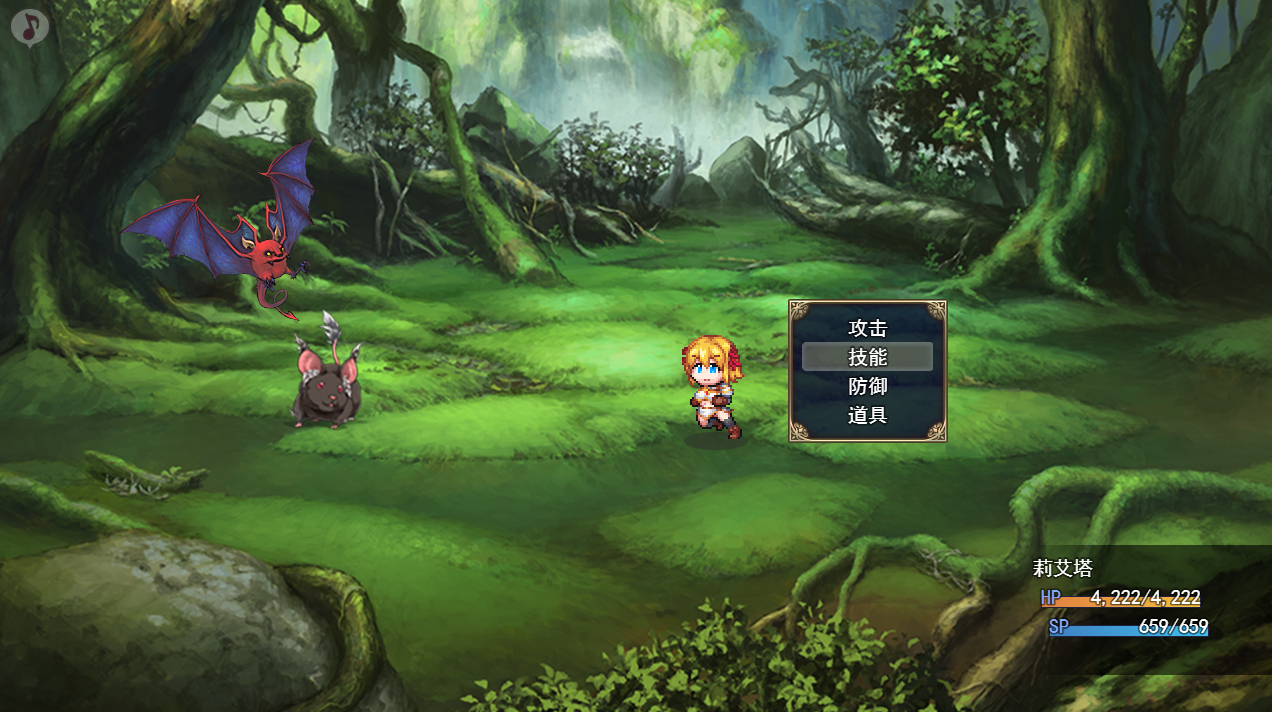Select the 技能 skill command
This screenshot has height=712, width=1272.
click(867, 357)
